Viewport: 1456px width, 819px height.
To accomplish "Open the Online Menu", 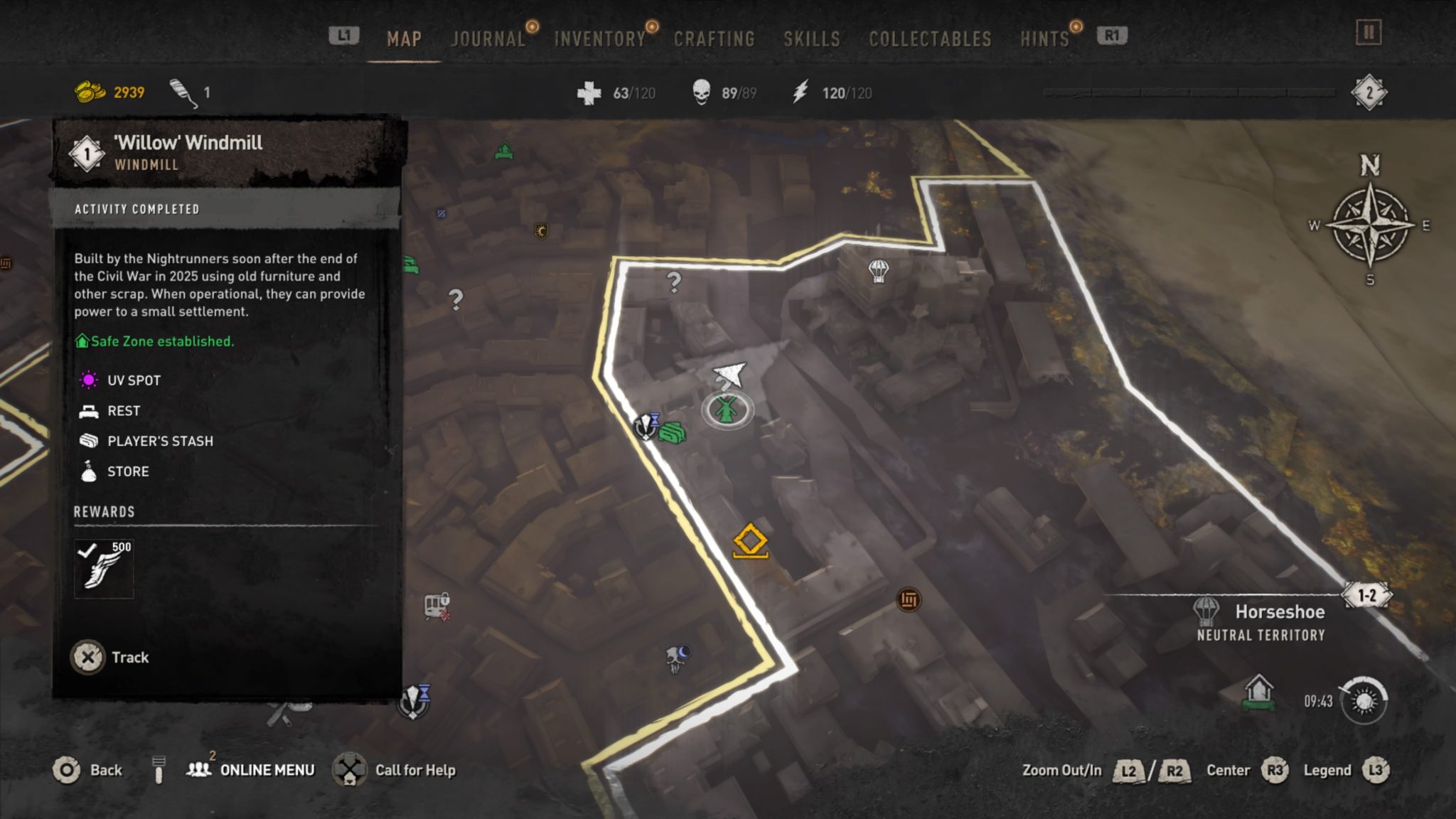I will coord(254,769).
